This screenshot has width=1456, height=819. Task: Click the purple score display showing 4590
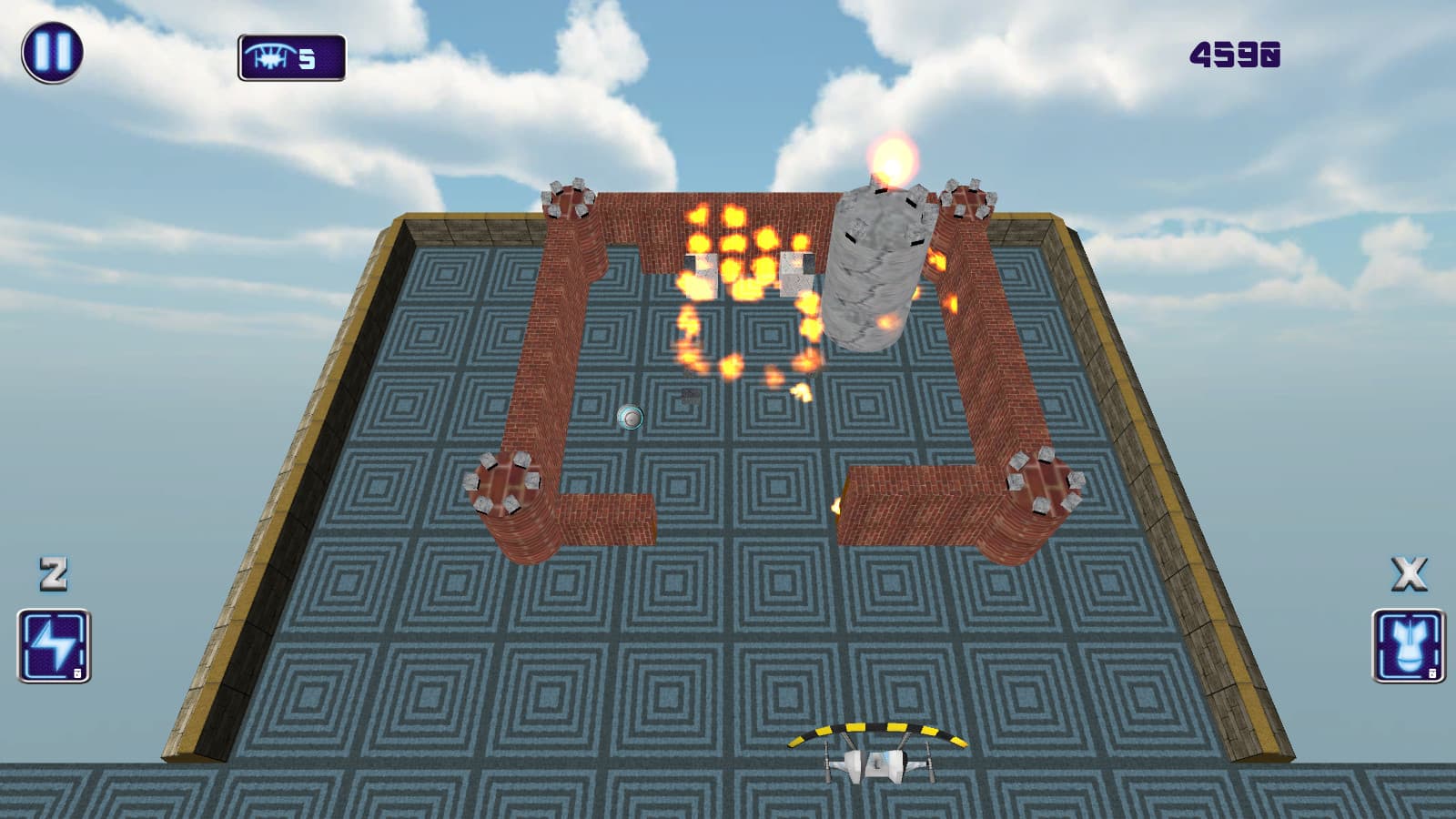coord(1237,52)
